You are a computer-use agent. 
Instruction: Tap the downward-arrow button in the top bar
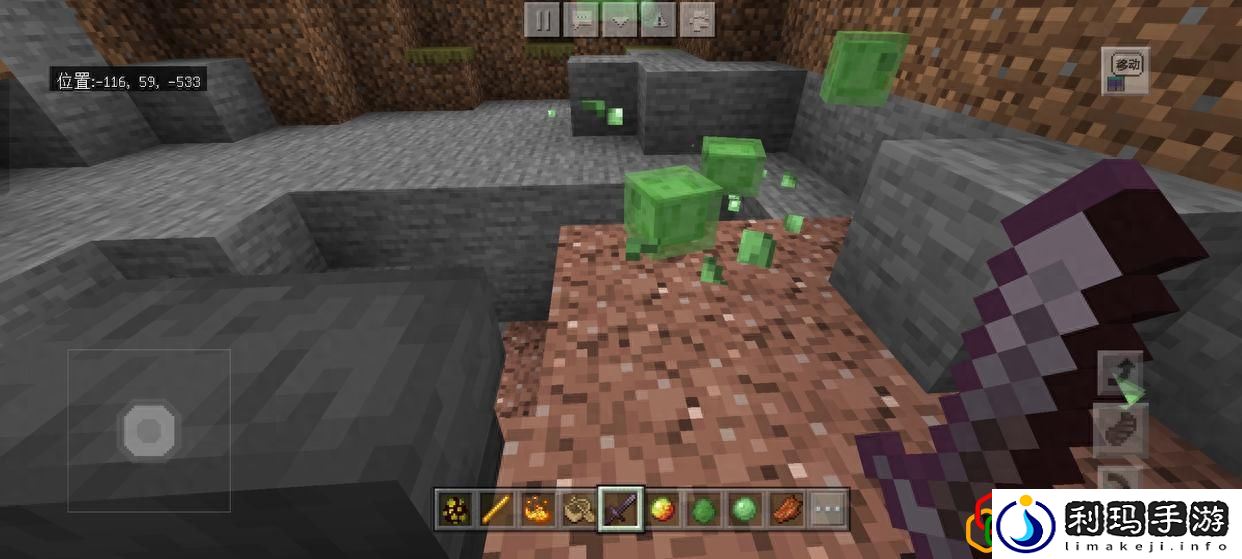click(621, 19)
